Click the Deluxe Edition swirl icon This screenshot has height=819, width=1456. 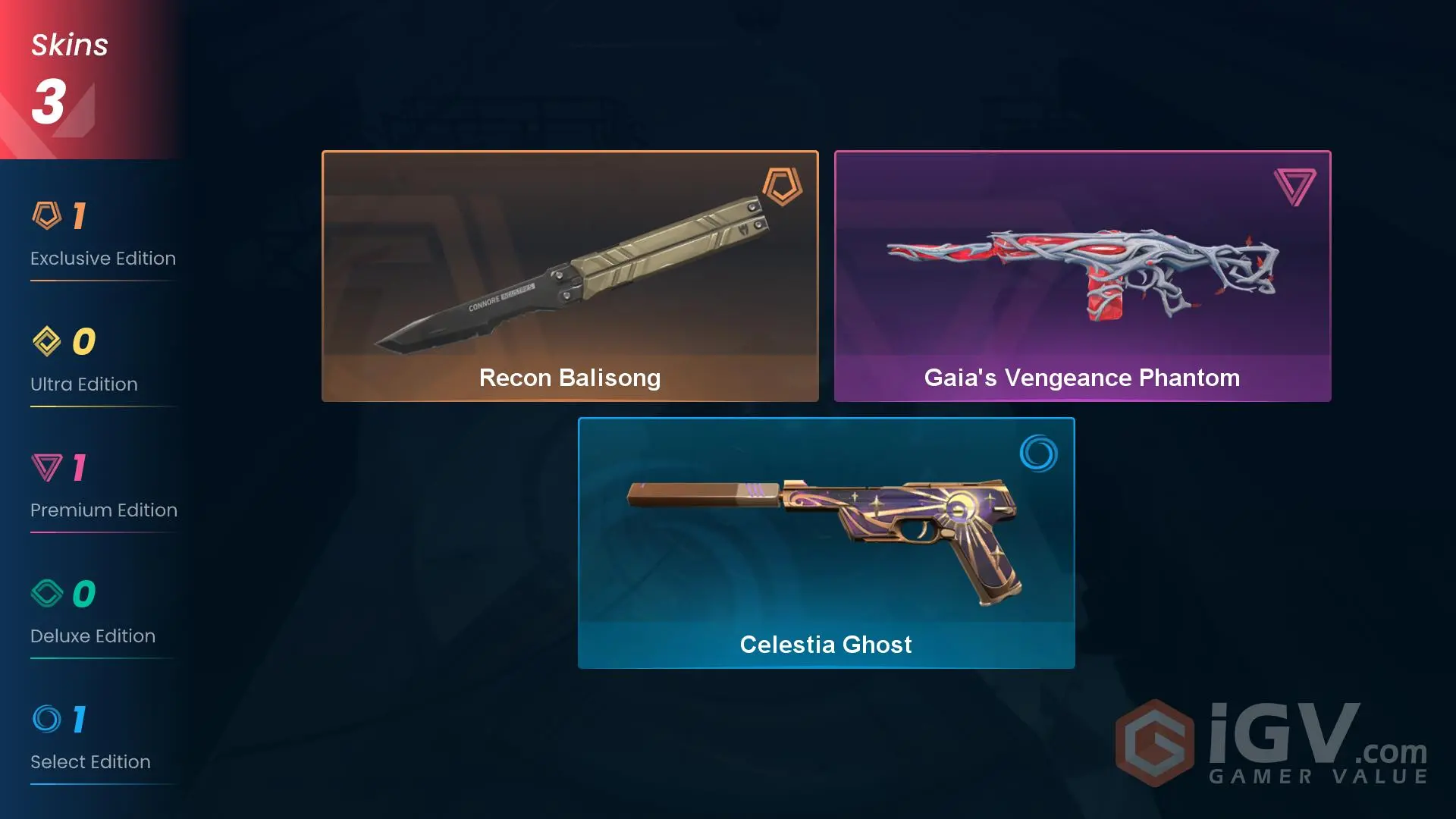coord(45,595)
